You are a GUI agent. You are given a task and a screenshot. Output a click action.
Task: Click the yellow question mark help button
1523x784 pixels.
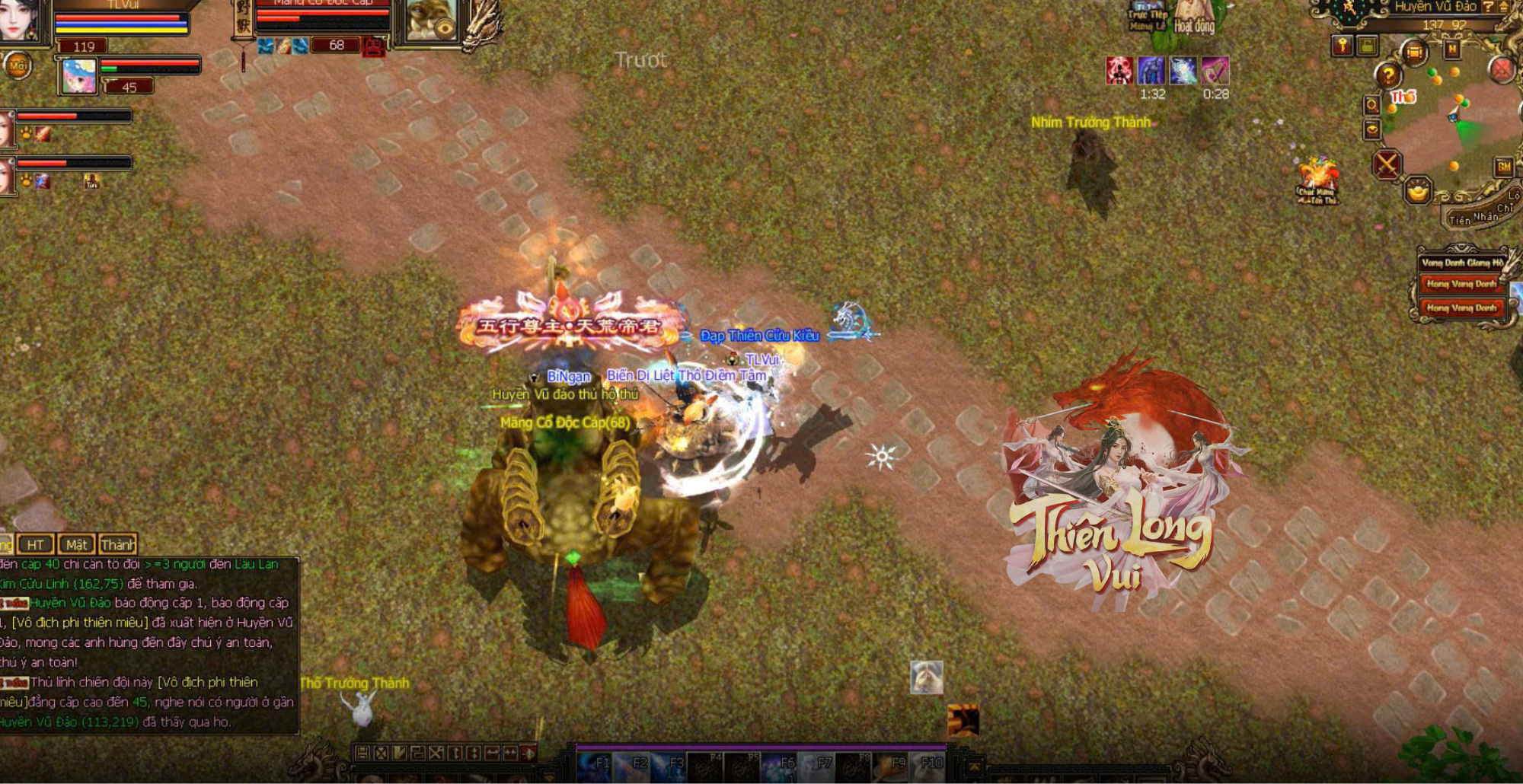click(x=1388, y=75)
